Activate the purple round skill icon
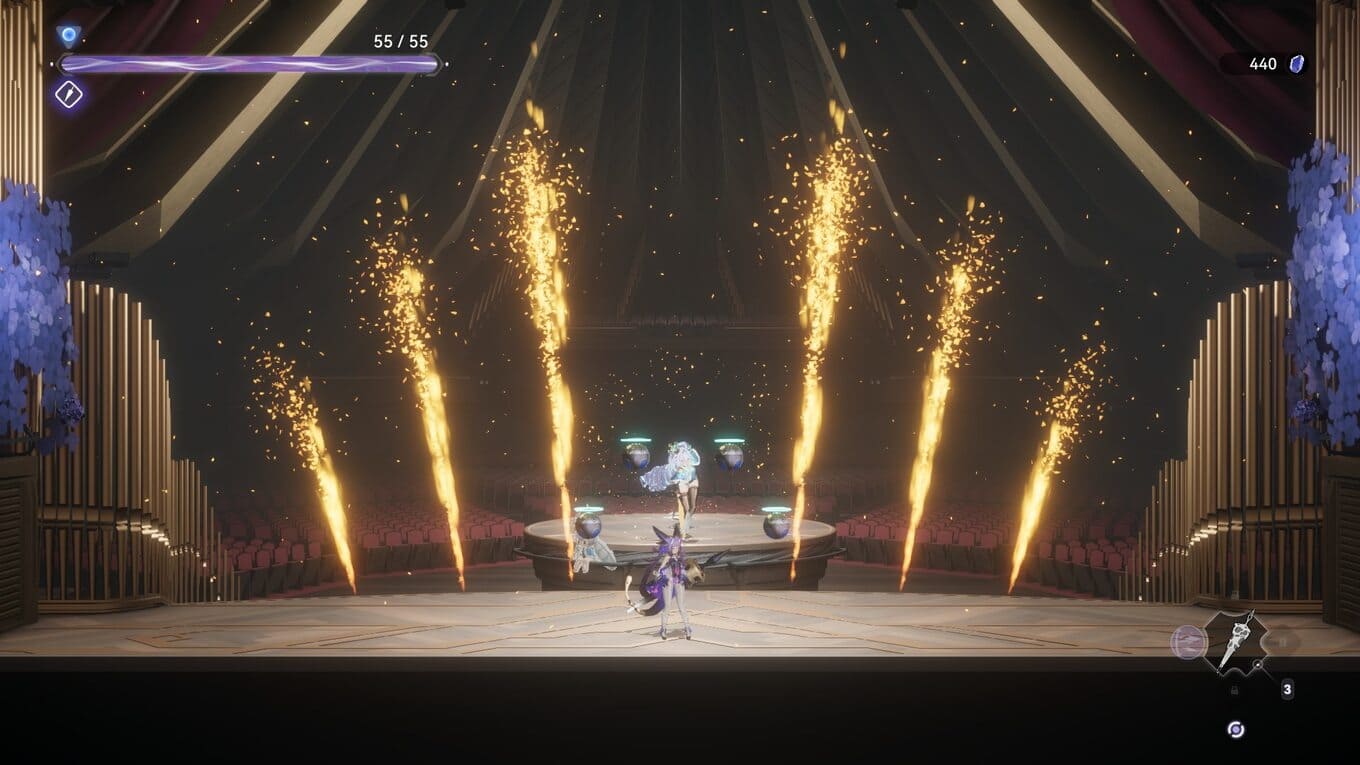The width and height of the screenshot is (1360, 765). 1188,642
